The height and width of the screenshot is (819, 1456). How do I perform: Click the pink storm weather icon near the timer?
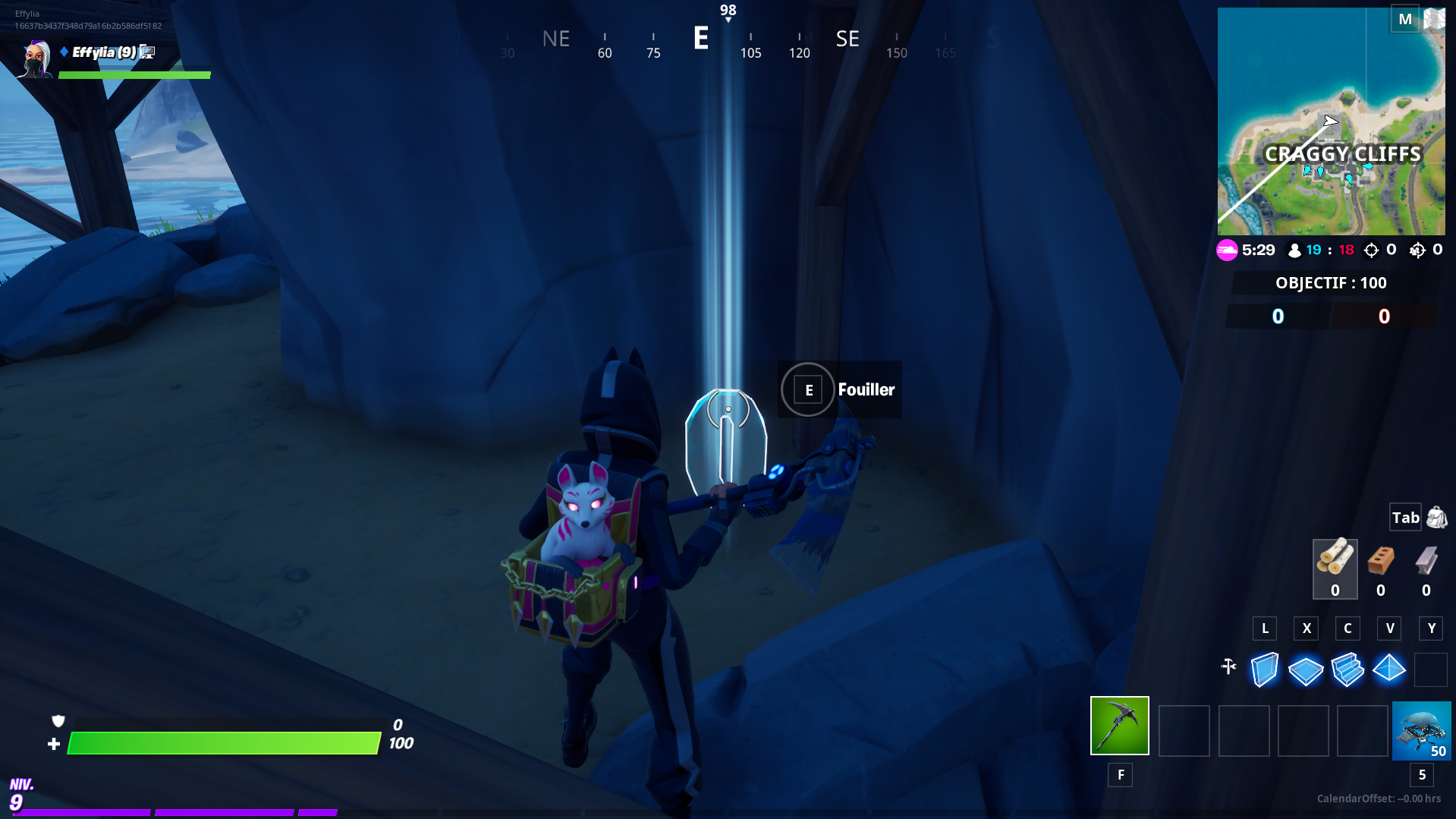(x=1228, y=250)
